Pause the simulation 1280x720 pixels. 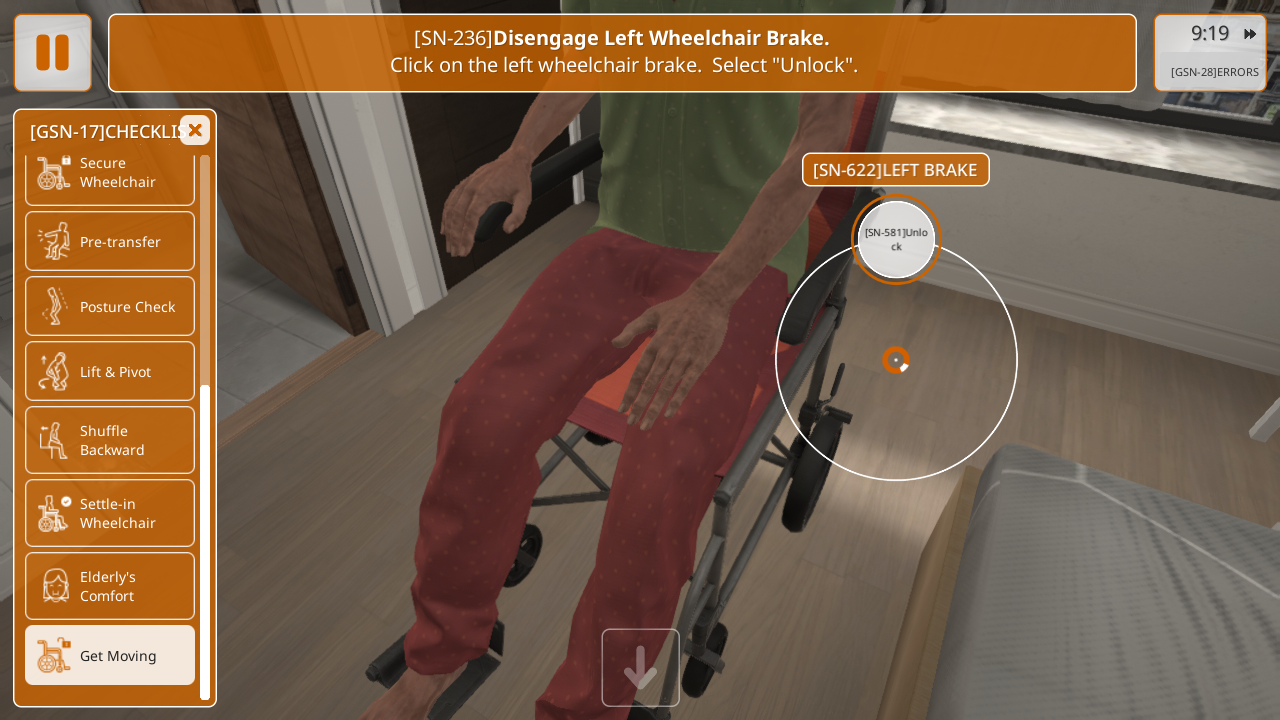[53, 53]
